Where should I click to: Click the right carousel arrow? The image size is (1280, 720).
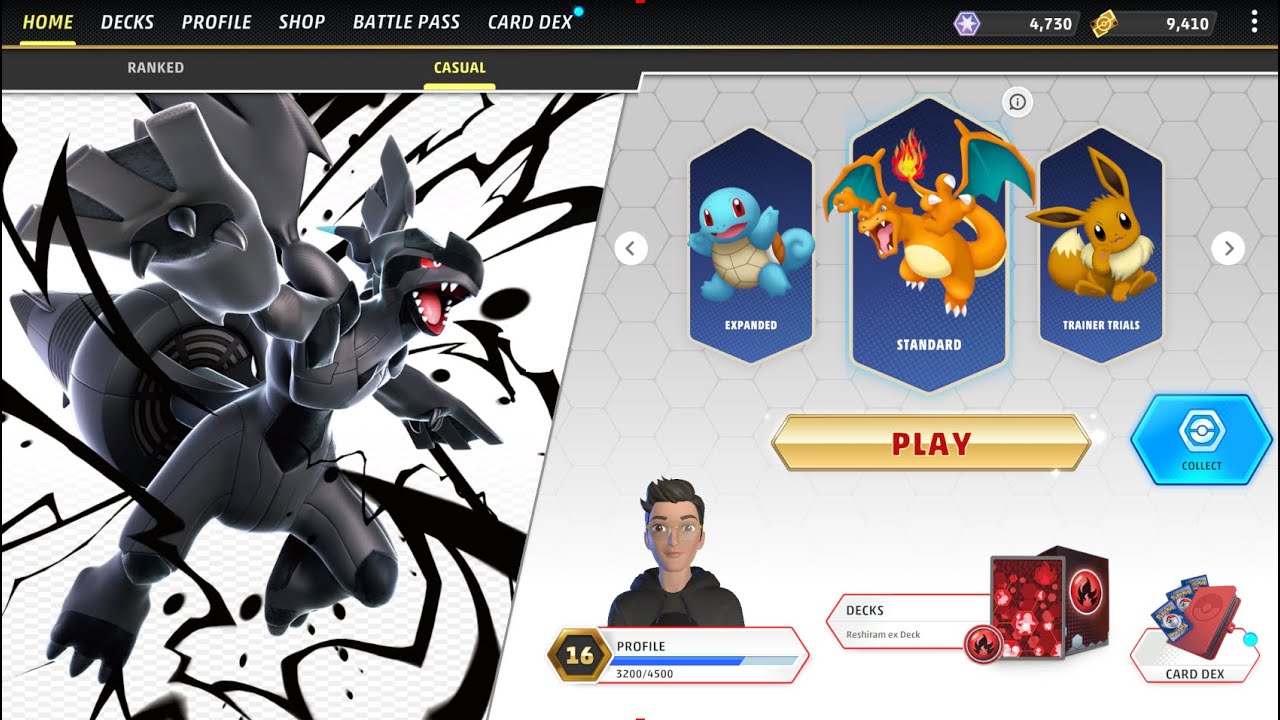1228,248
